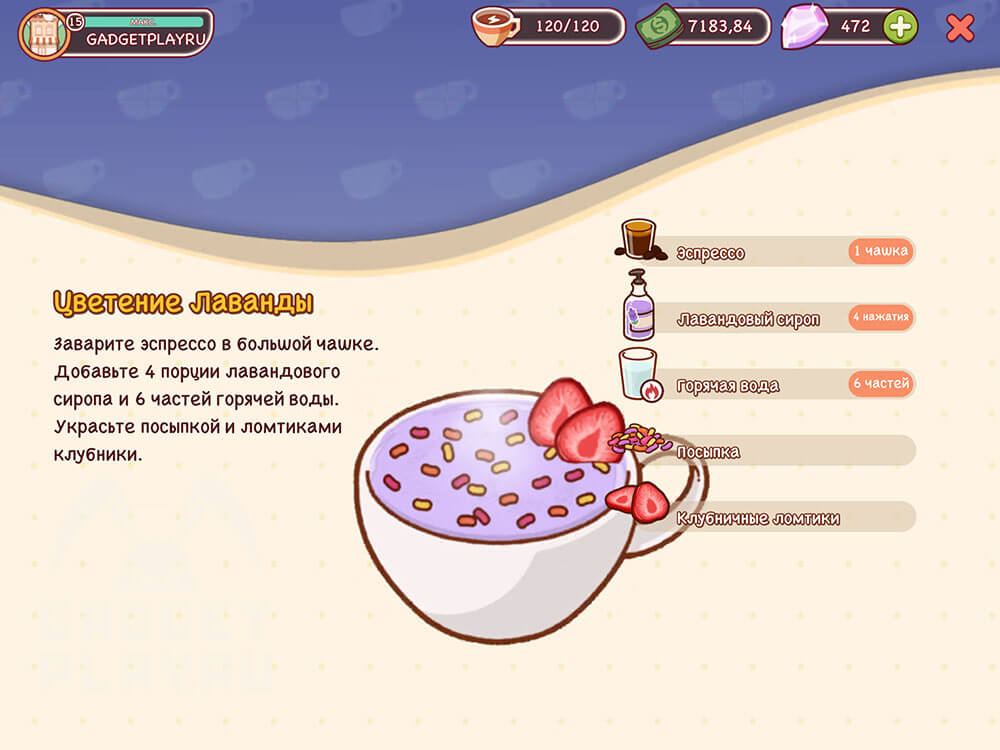Viewport: 1000px width, 750px height.
Task: Open the GADGETPLAYRU player profile avatar
Action: (x=44, y=34)
